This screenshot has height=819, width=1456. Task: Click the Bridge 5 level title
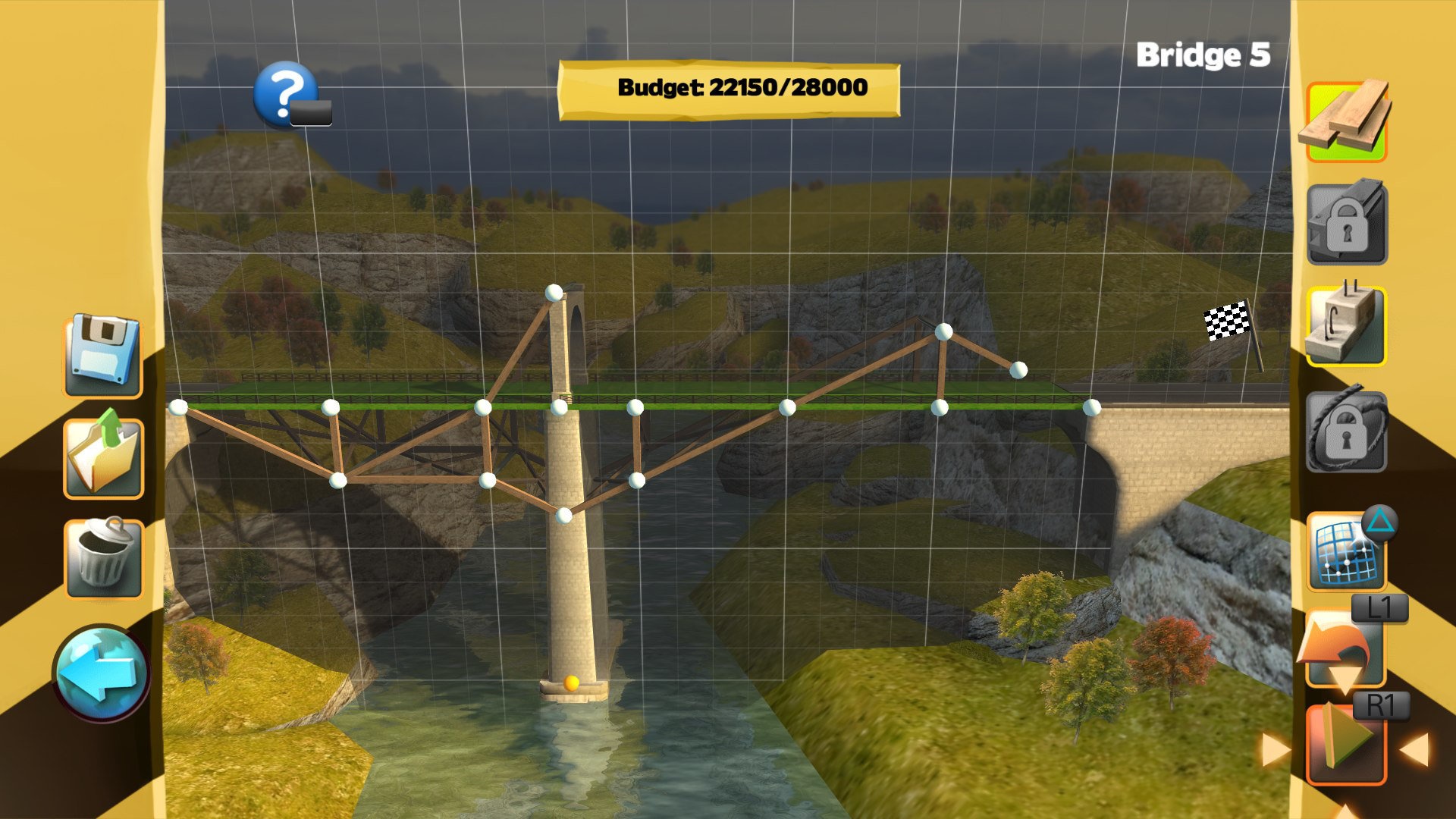click(x=1204, y=53)
